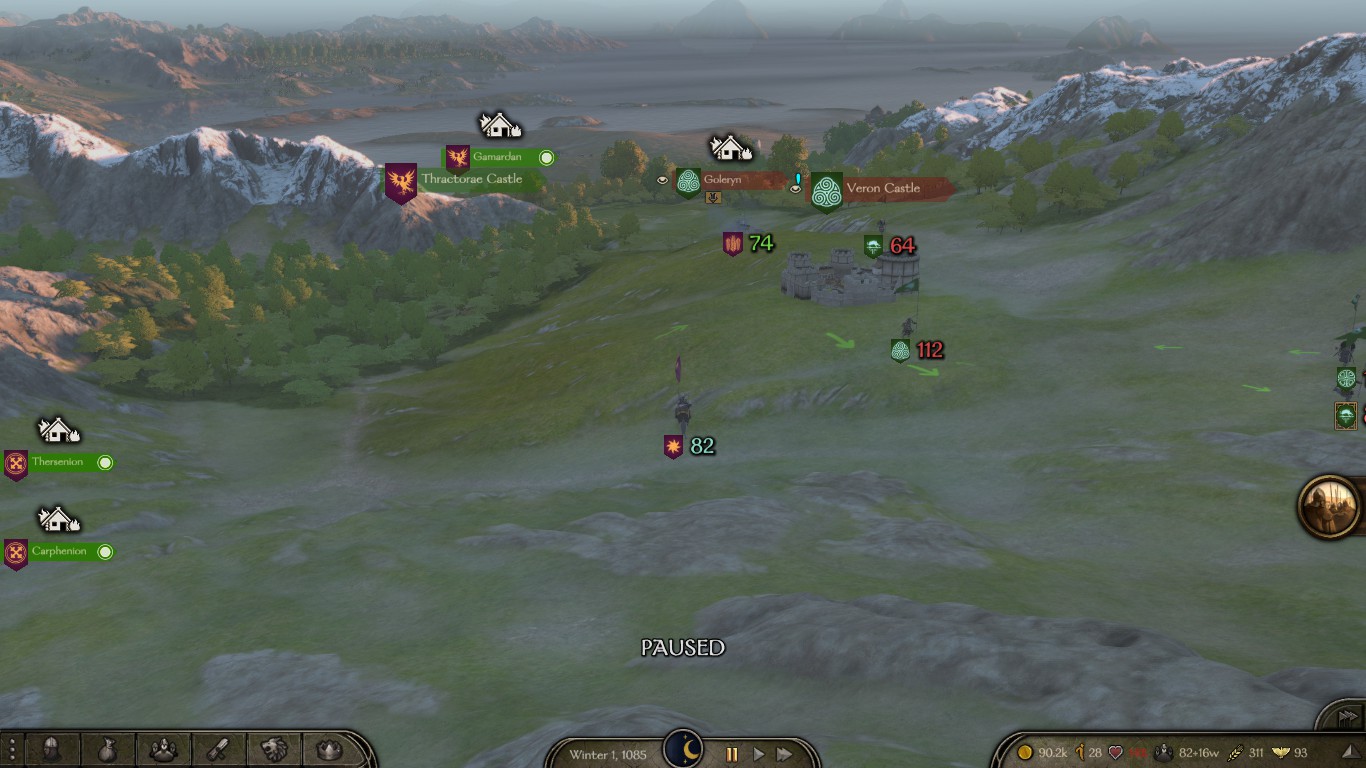
Task: Set time to fast forward speed
Action: tap(785, 754)
